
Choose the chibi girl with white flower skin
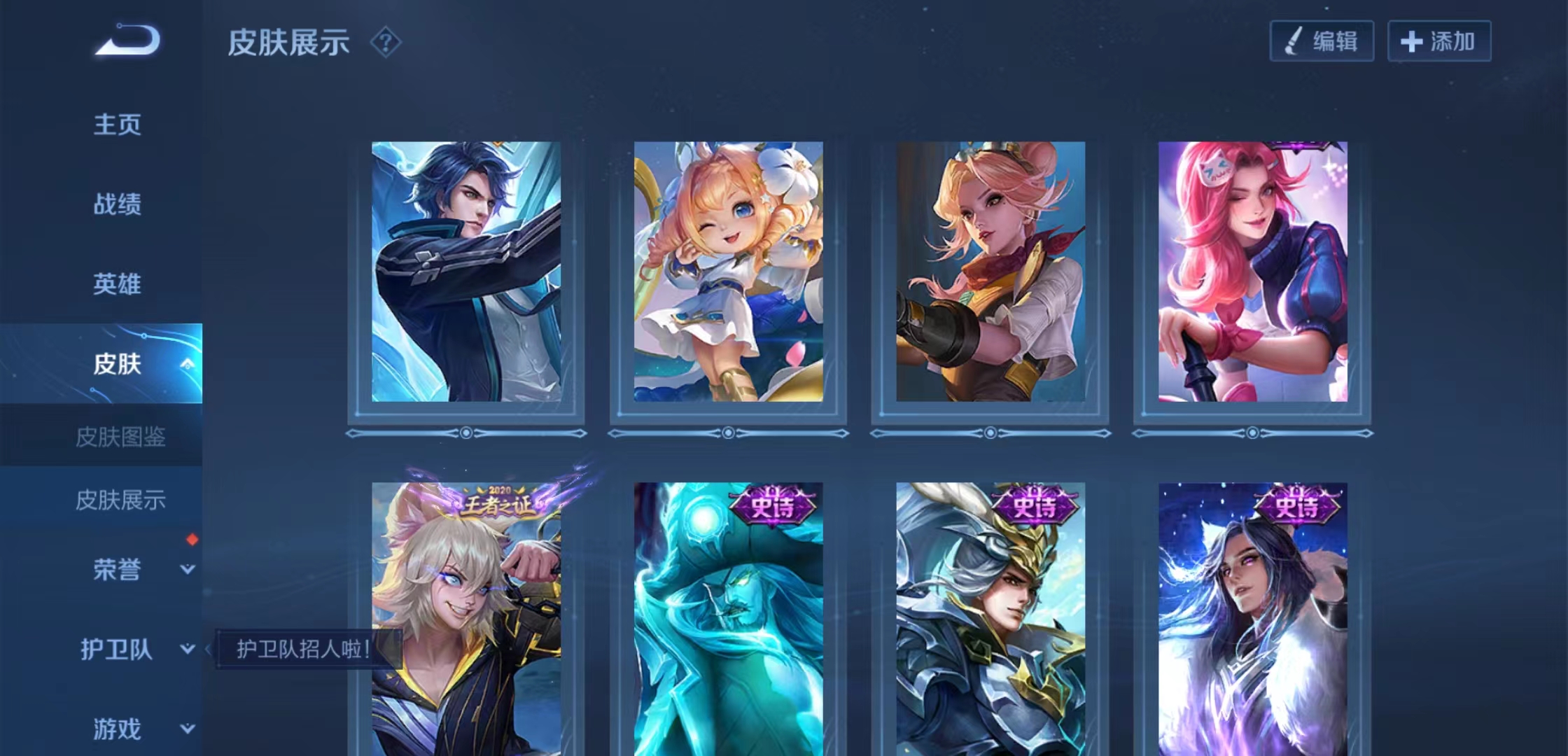tap(728, 272)
